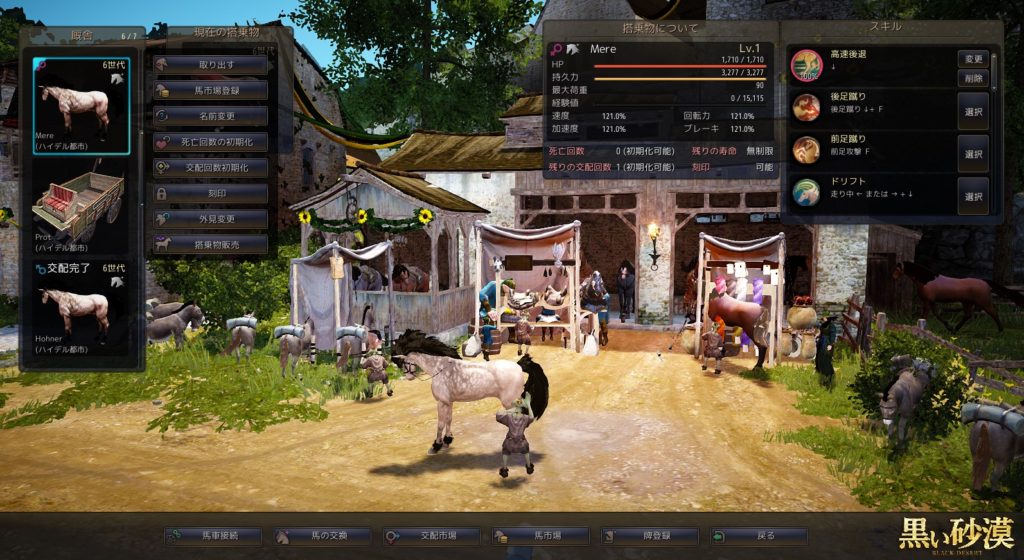Reset death count with 死亡回数の初期化
The image size is (1024, 560).
[x=210, y=142]
